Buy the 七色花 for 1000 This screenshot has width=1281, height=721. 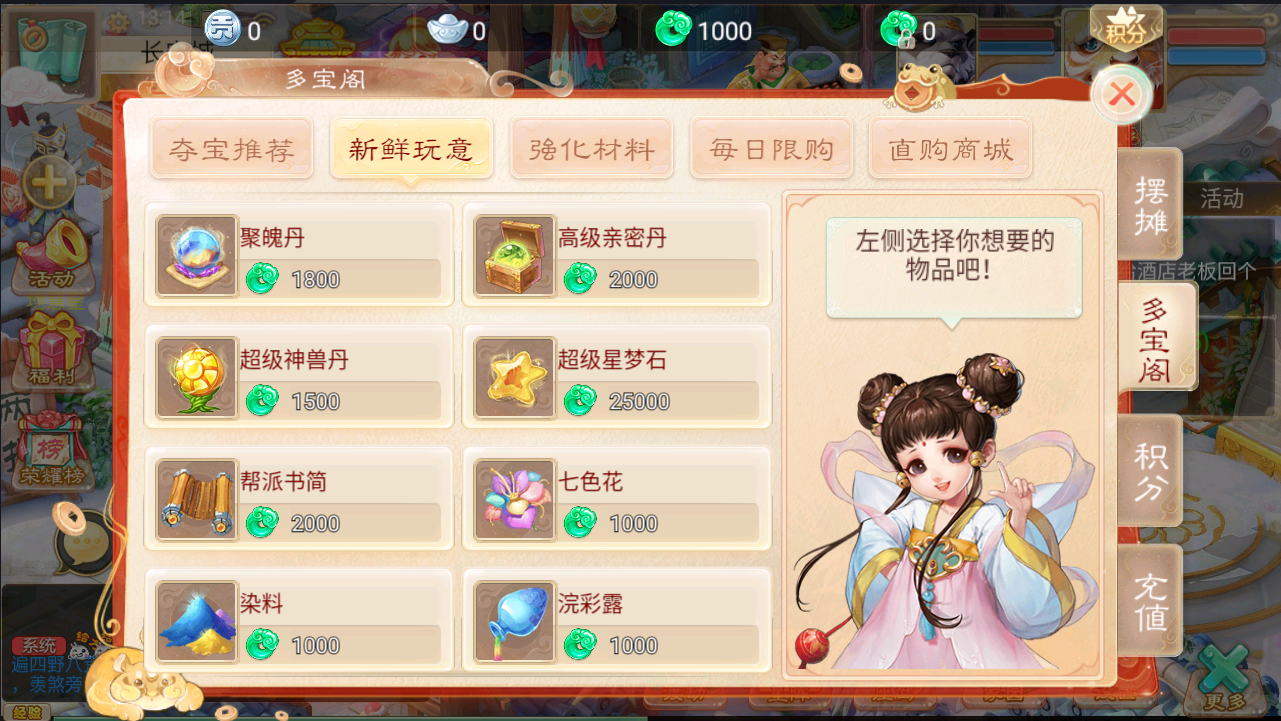[616, 497]
